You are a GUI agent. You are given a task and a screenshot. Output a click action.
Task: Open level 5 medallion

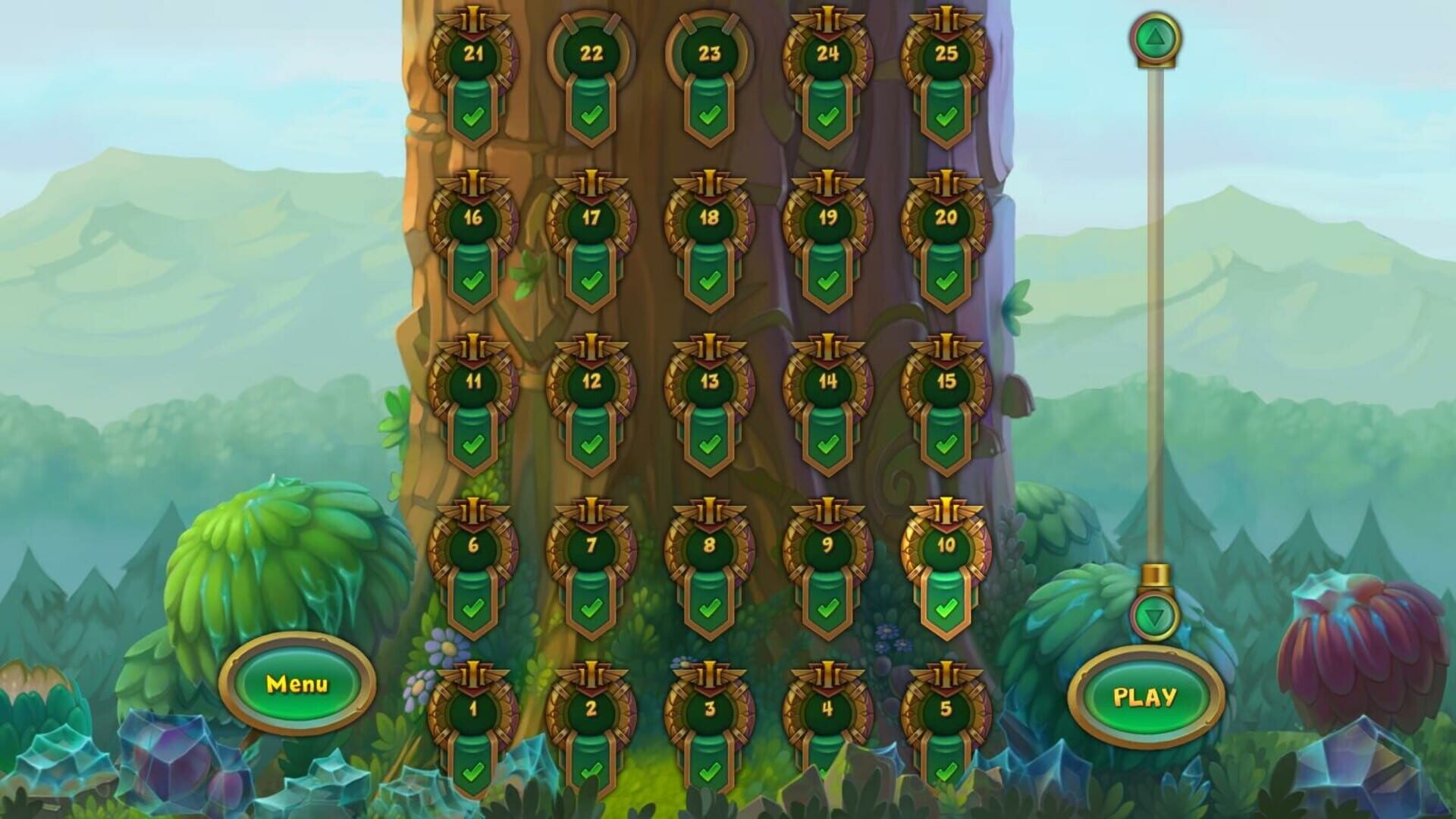click(948, 711)
